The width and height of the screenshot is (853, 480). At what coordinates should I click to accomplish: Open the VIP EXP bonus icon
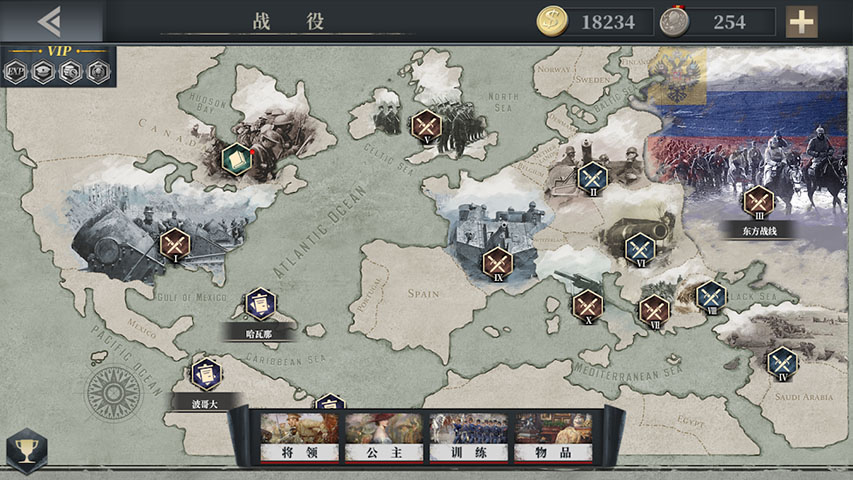16,72
